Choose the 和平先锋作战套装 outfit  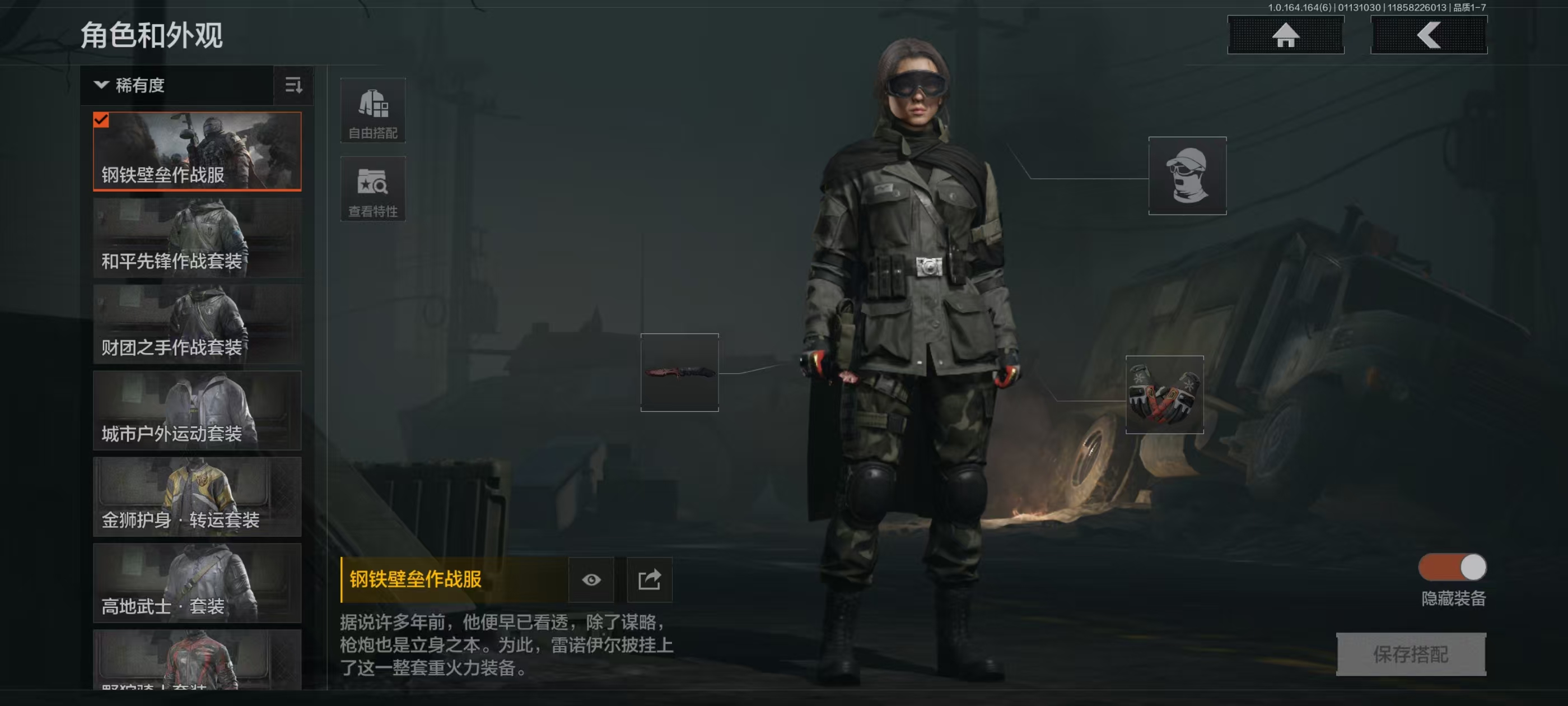(197, 238)
